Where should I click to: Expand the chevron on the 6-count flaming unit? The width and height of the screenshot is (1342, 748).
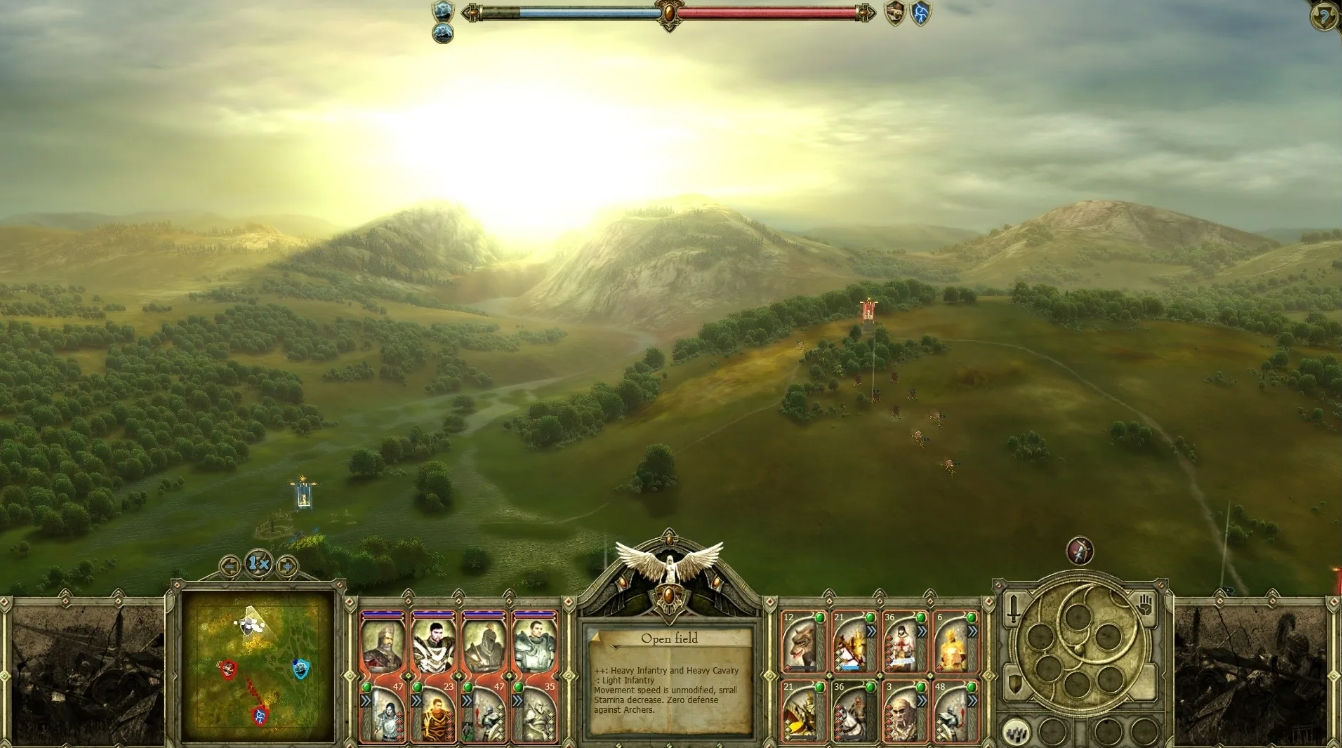tap(973, 630)
